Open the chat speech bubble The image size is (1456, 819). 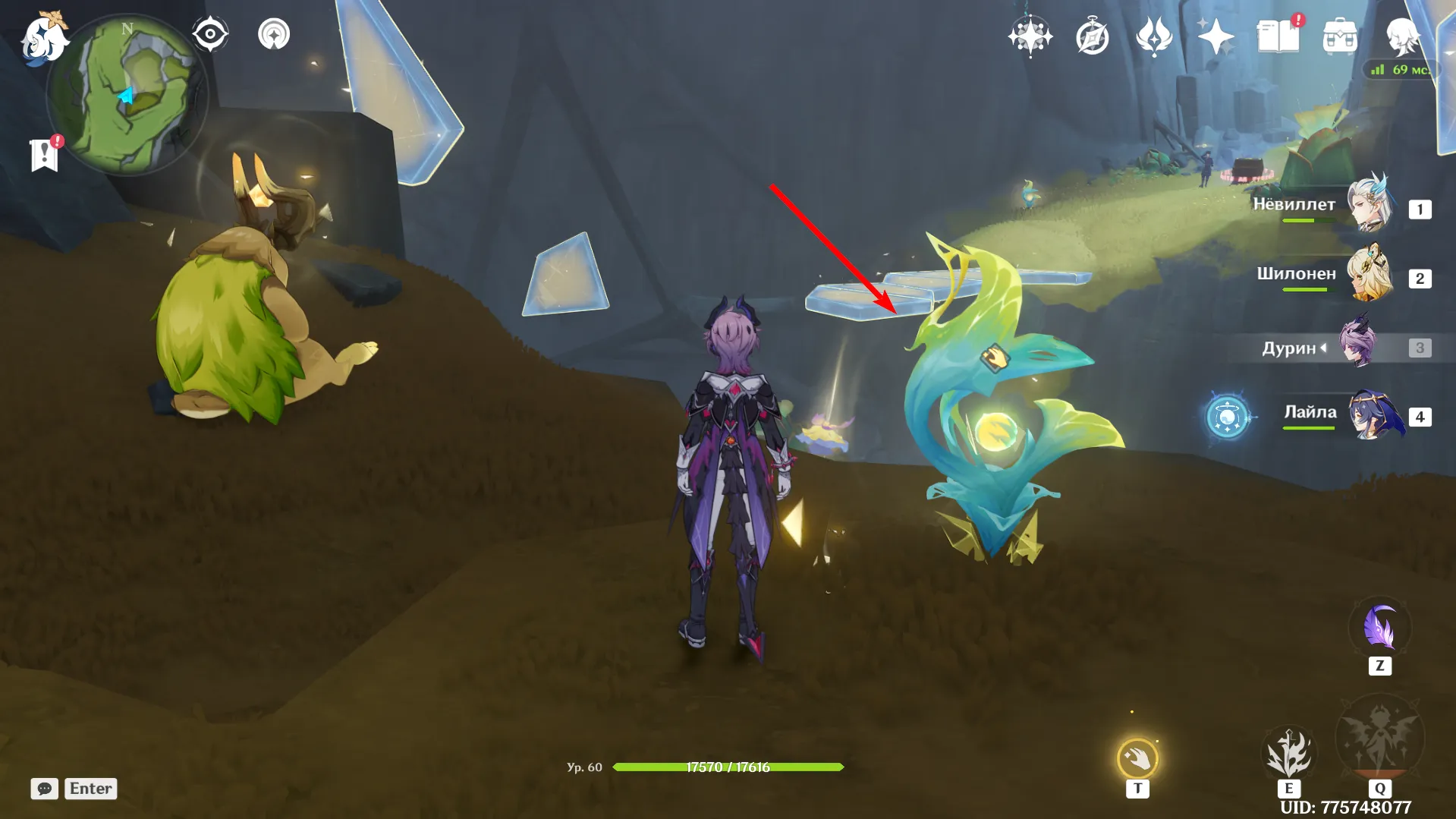tap(44, 789)
